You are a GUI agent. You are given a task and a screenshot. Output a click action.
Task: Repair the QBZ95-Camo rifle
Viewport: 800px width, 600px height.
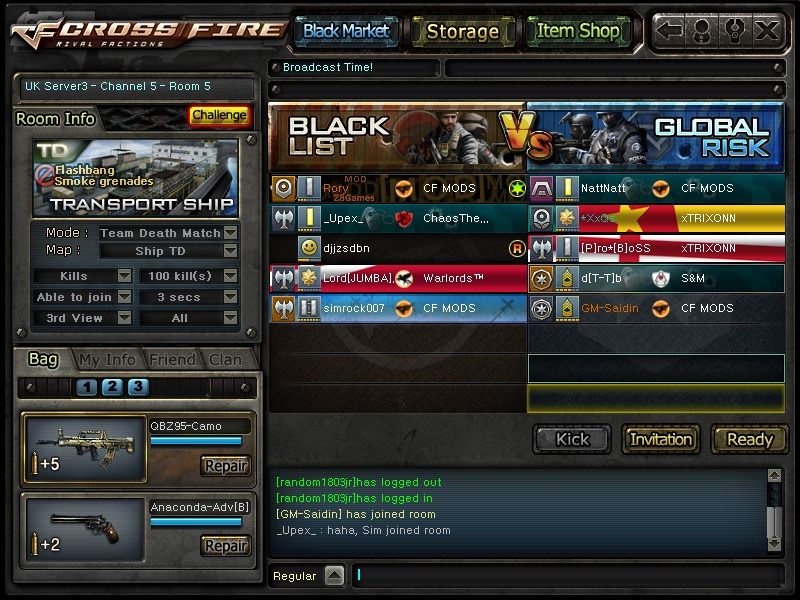[x=225, y=466]
